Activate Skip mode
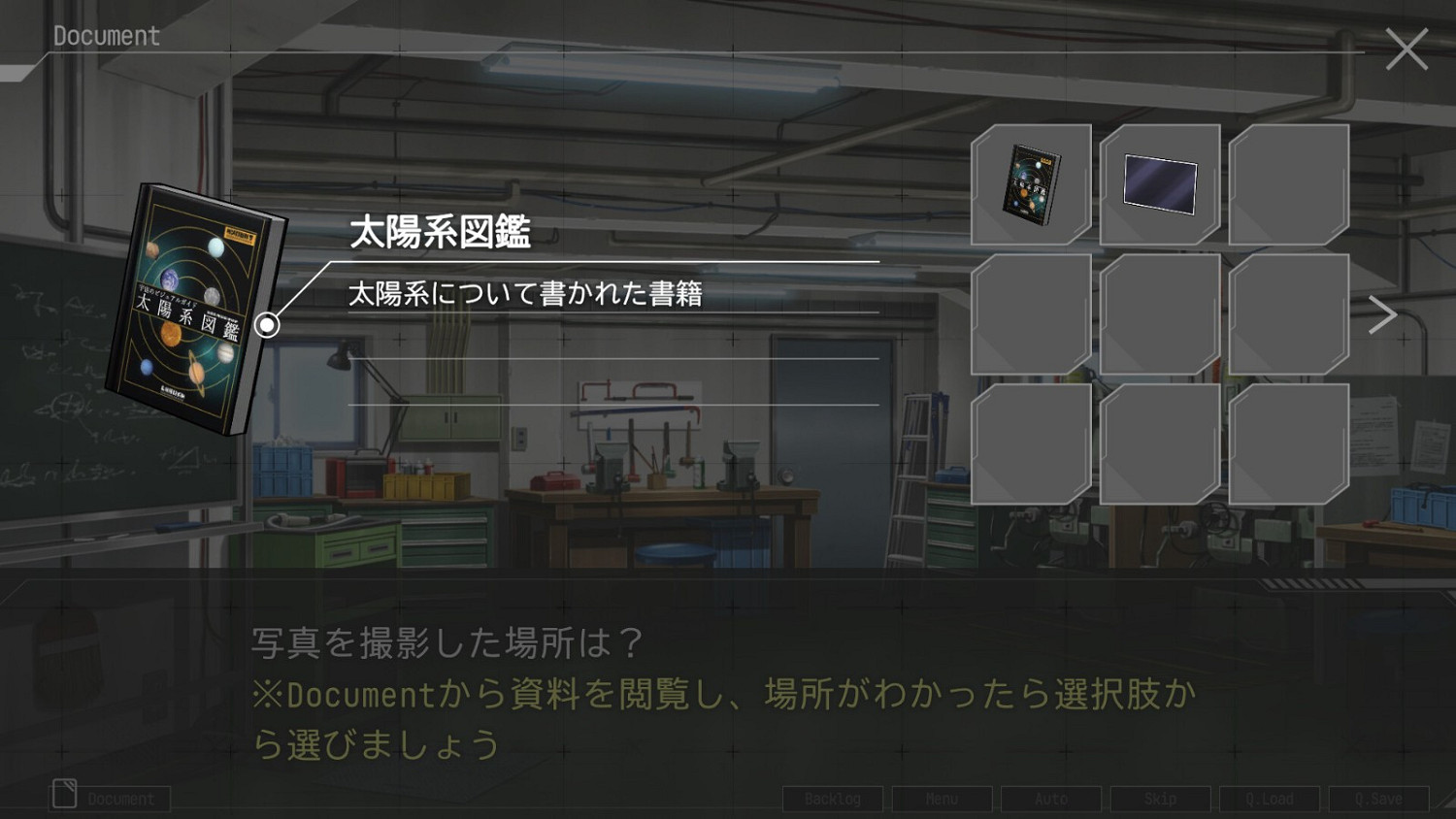The width and height of the screenshot is (1456, 819). (1160, 799)
